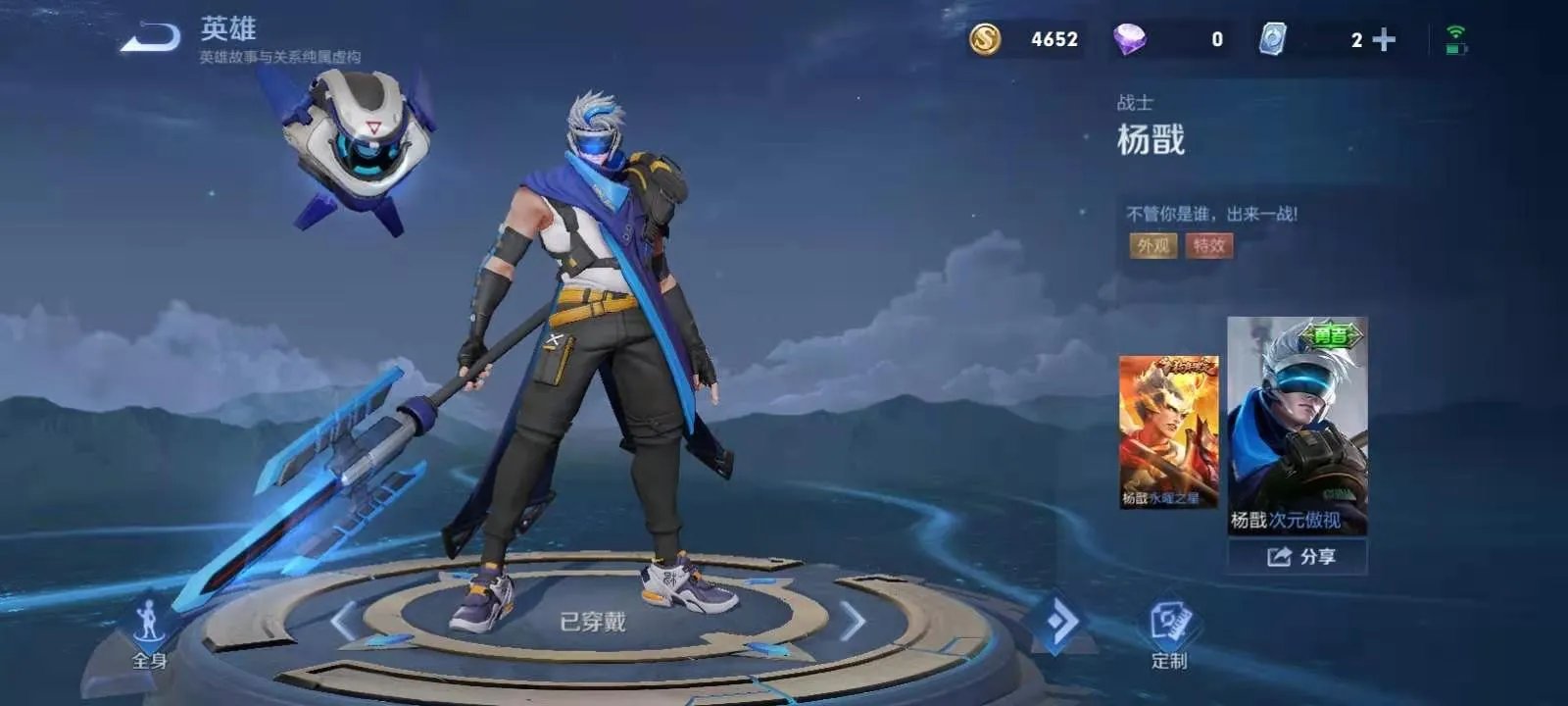
Task: Click the 外观 appearance tag
Action: coord(1152,245)
